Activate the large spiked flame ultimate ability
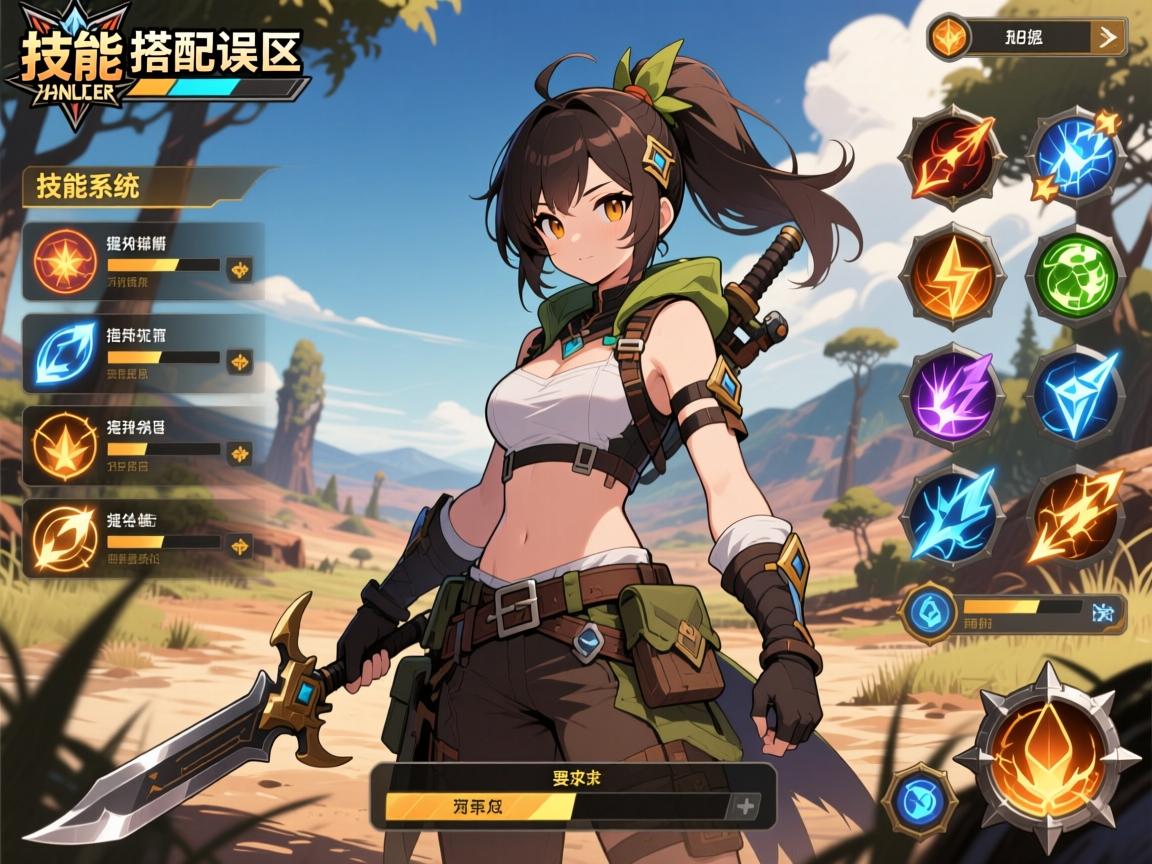1152x864 pixels. (1048, 758)
